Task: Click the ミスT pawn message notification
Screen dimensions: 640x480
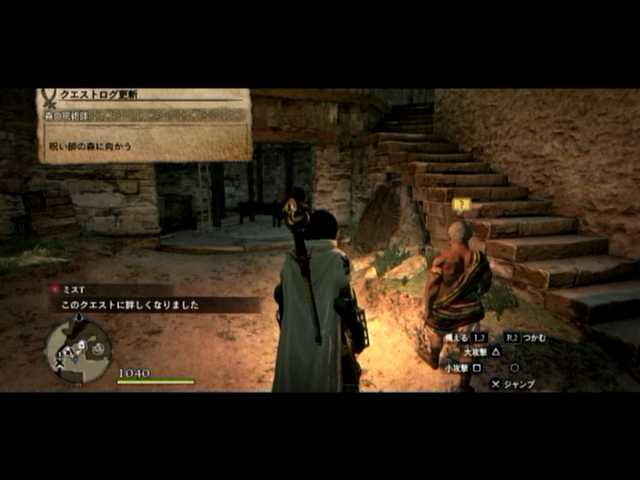Action: click(150, 297)
